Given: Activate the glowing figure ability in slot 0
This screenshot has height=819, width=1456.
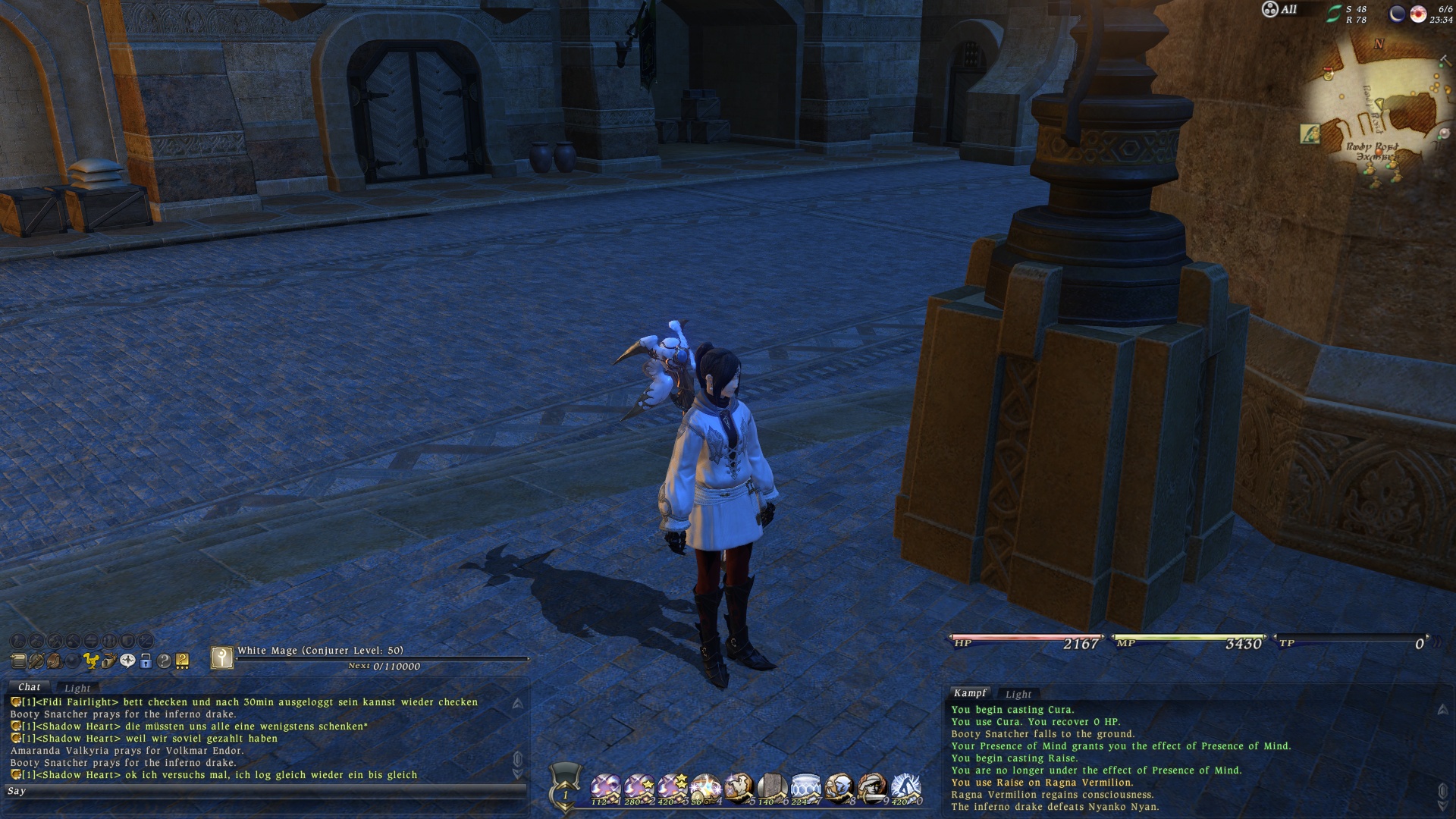Looking at the screenshot, I should [905, 789].
